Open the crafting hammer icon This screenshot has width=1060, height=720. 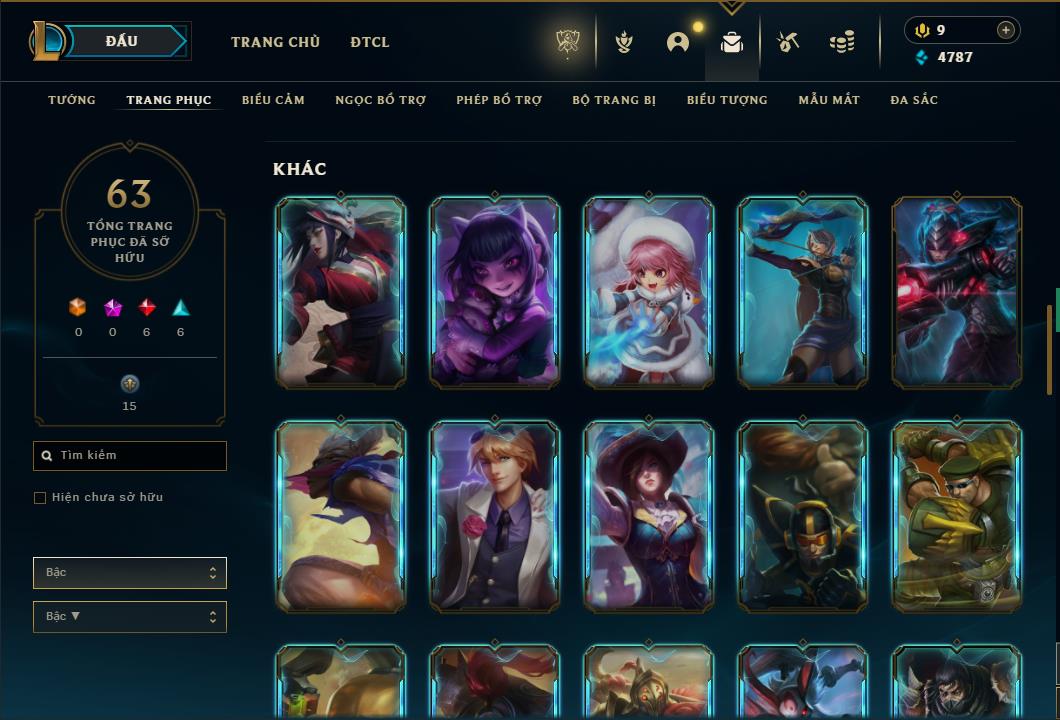[788, 42]
